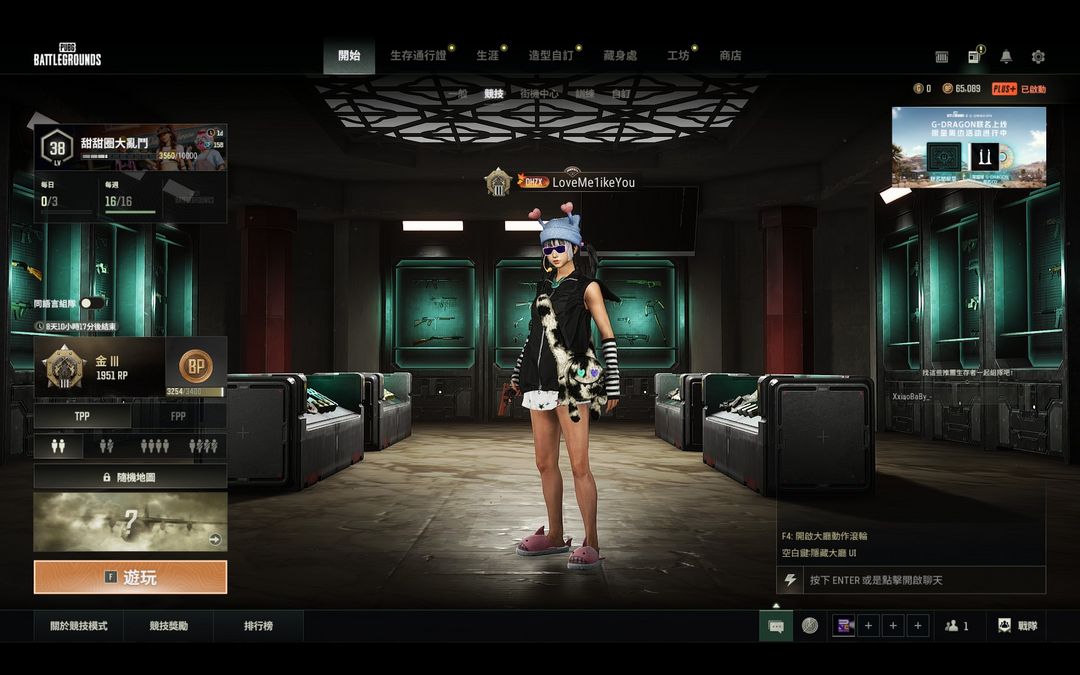This screenshot has width=1080, height=675.
Task: Open 關於競技模式 info
Action: click(x=79, y=626)
